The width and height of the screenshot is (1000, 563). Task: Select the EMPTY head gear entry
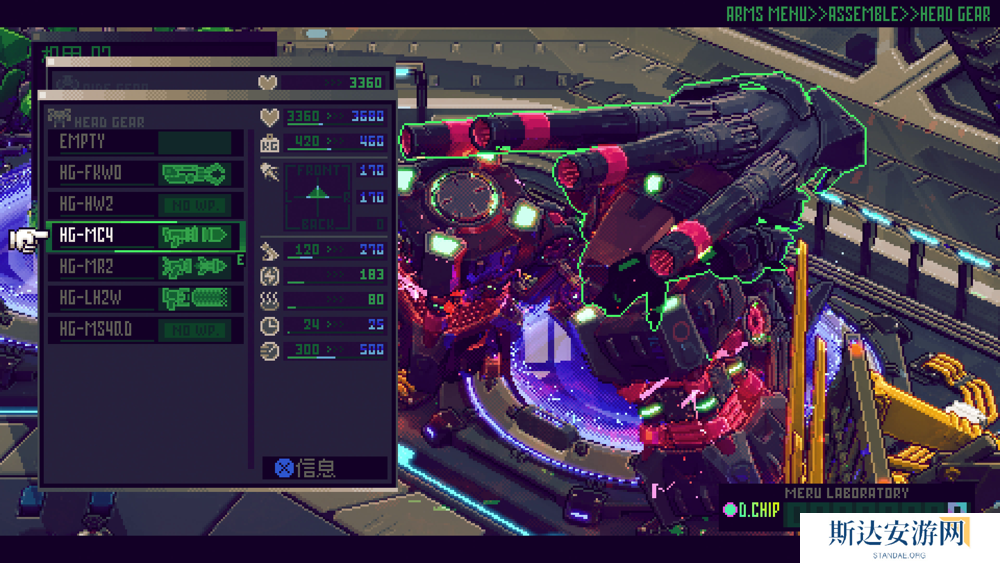coord(145,142)
